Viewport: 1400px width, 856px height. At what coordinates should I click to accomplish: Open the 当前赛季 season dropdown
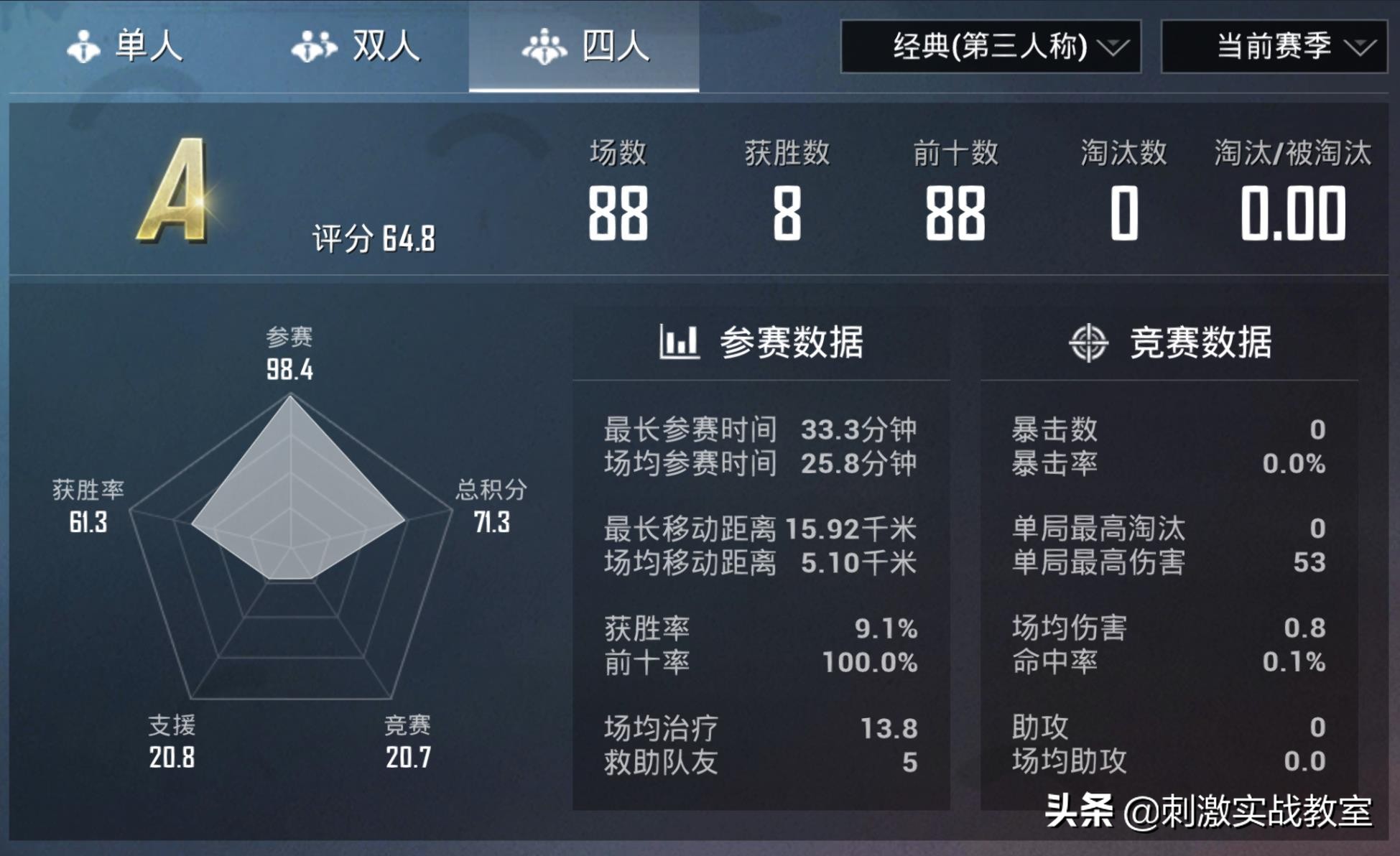[x=1275, y=47]
